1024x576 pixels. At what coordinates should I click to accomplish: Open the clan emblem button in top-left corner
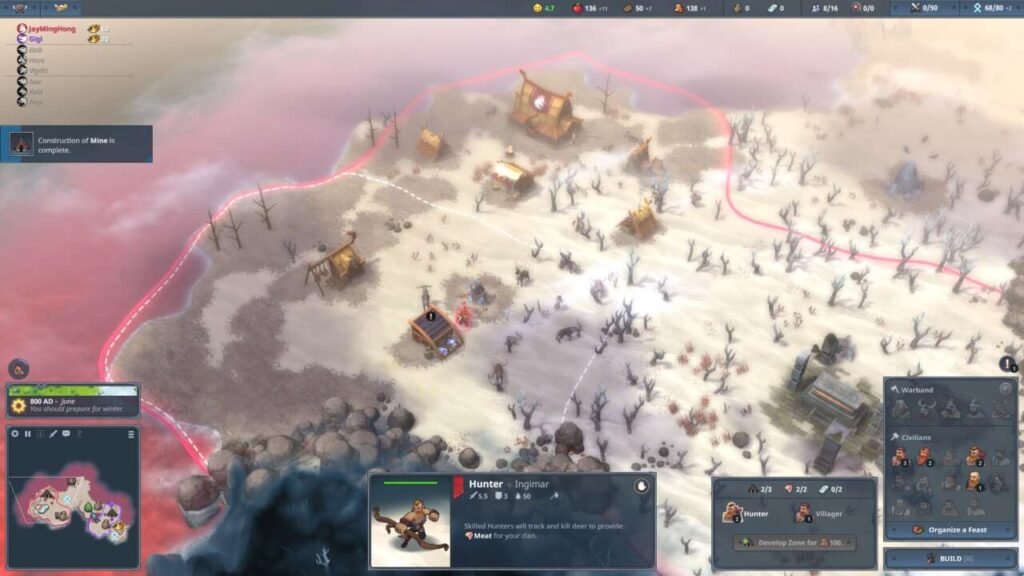(20, 8)
